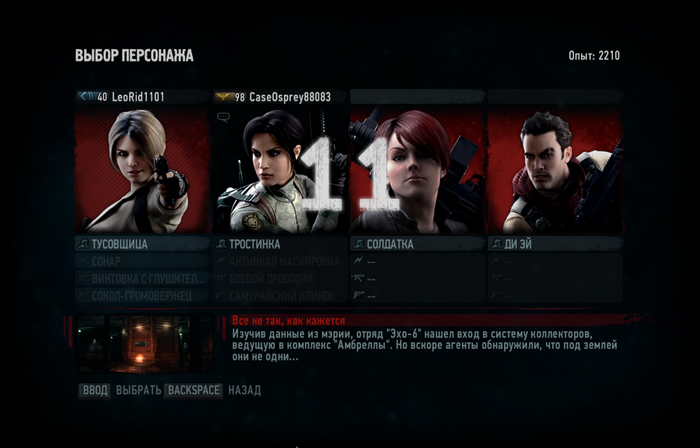Choose the Винтовка с глушителем weapon row
700x448 pixels.
coord(142,278)
